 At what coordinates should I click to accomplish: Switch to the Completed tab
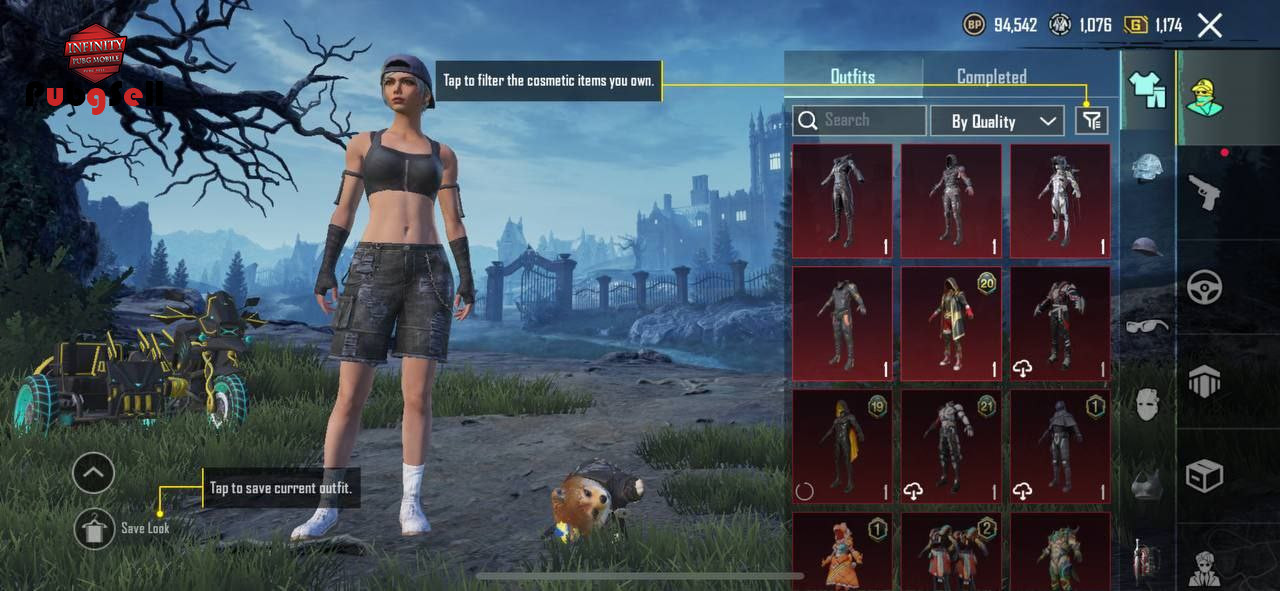click(x=991, y=77)
